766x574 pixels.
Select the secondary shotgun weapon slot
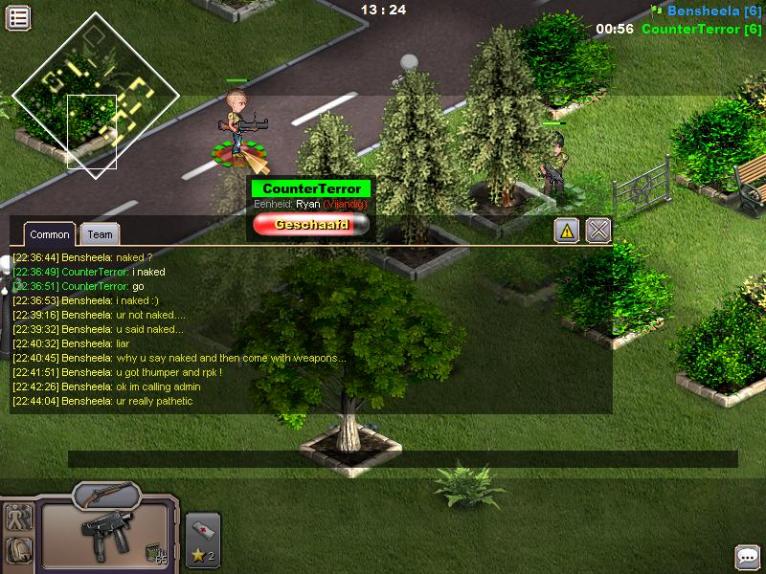(105, 494)
